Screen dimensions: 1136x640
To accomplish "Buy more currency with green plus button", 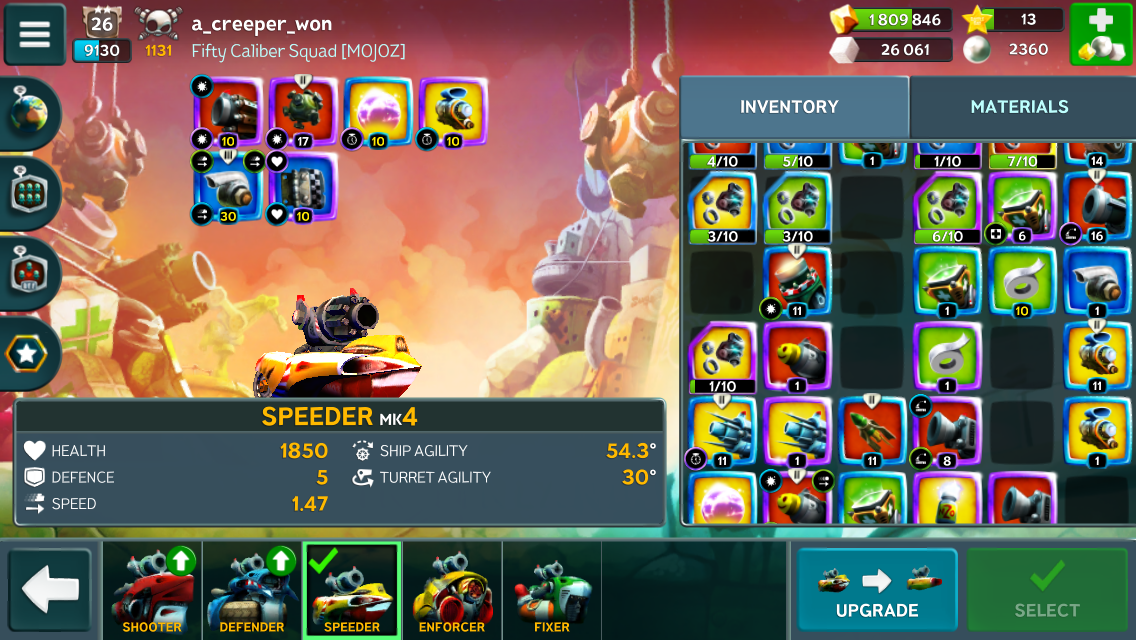I will (1100, 34).
